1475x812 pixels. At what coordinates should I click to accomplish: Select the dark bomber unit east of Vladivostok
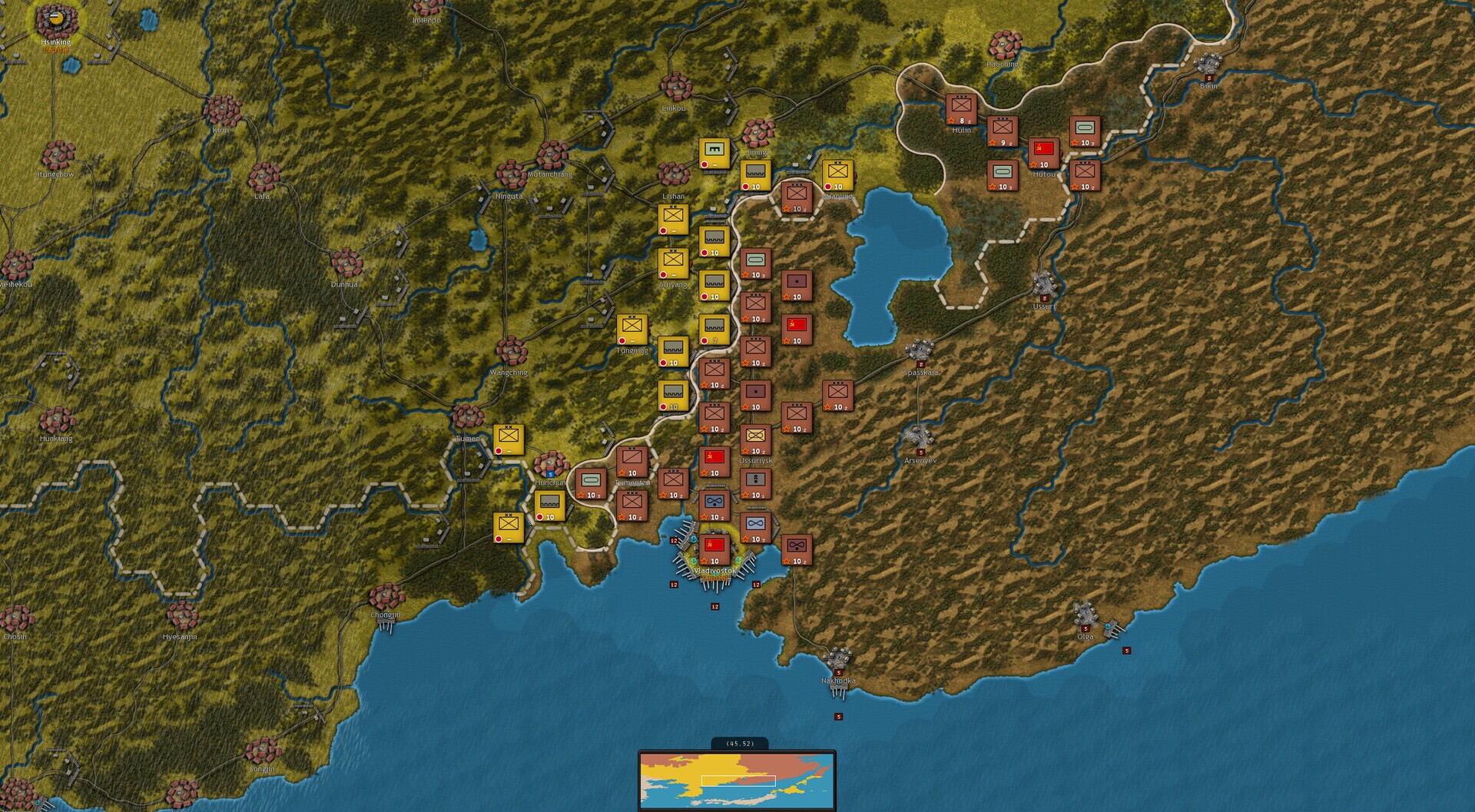point(797,548)
